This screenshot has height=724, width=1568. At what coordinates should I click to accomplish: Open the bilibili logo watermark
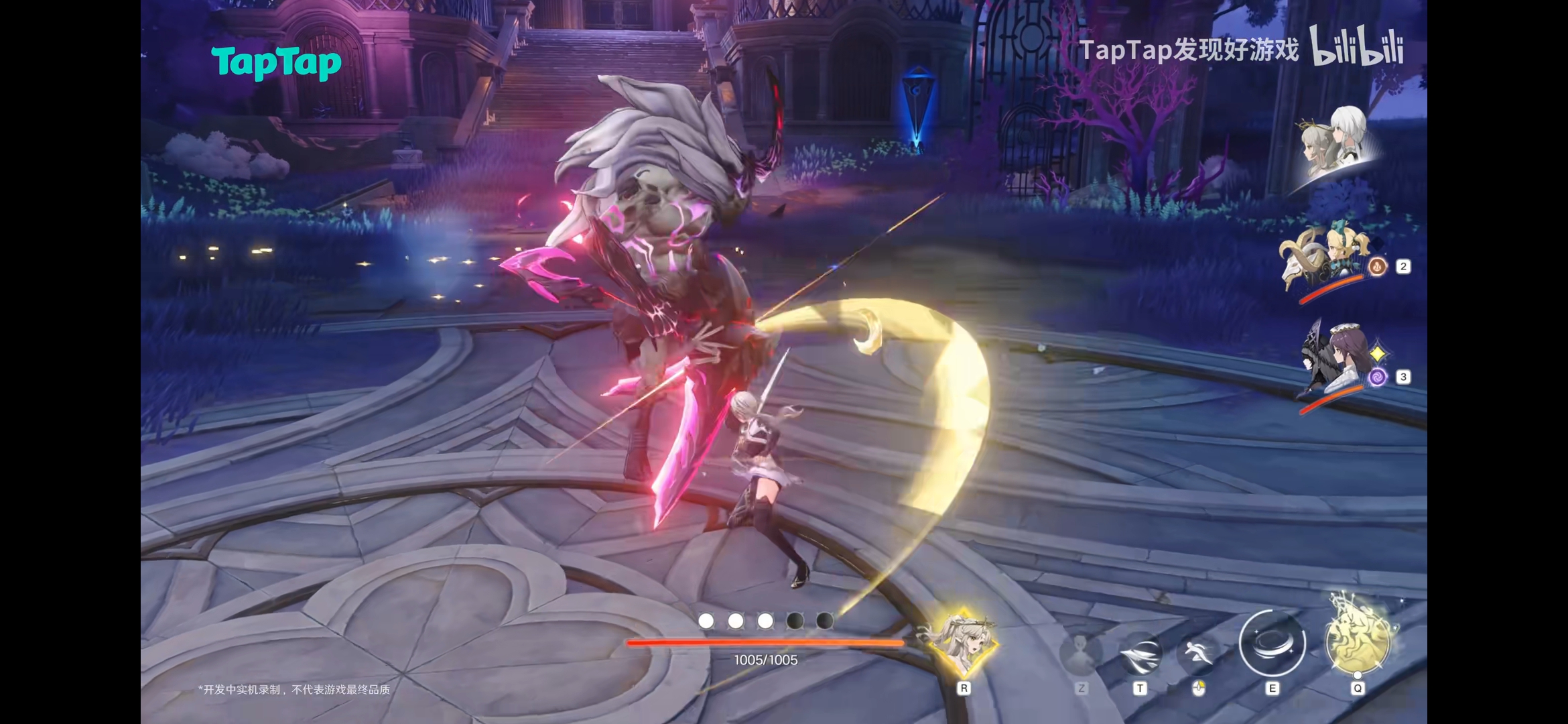[x=1356, y=47]
